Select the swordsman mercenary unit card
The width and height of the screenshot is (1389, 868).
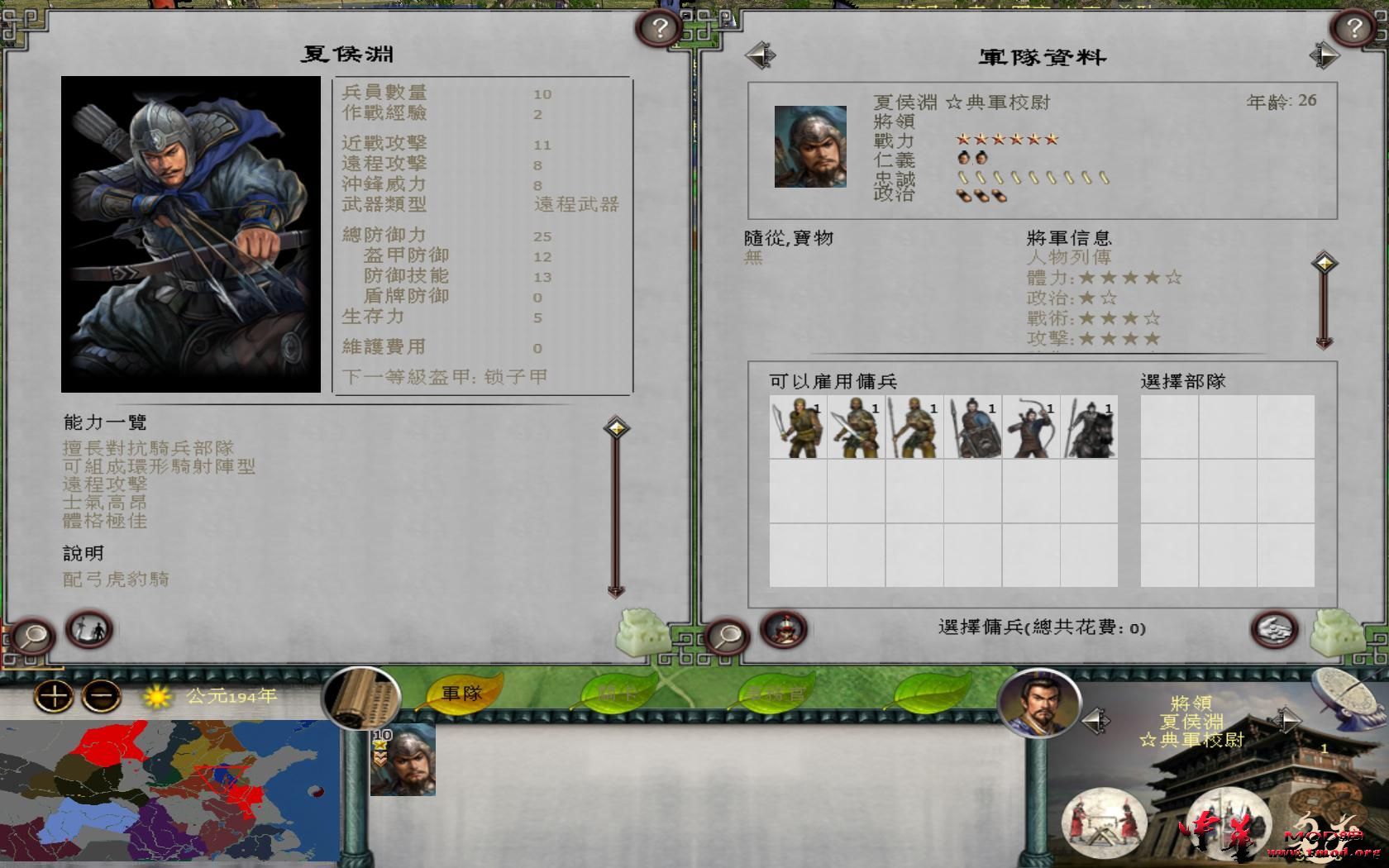point(798,430)
